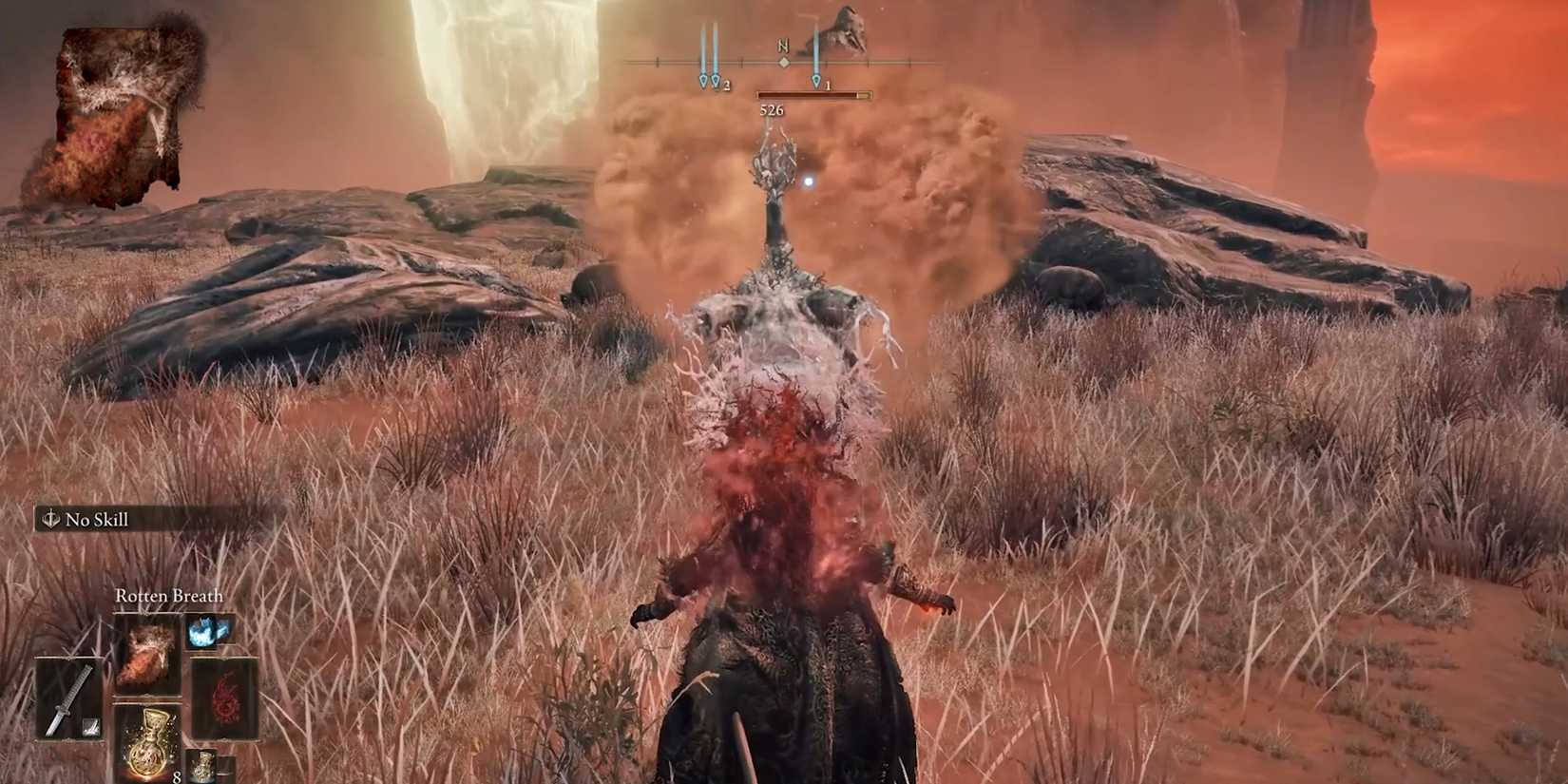
Task: Click the 526 damage number
Action: tap(771, 109)
